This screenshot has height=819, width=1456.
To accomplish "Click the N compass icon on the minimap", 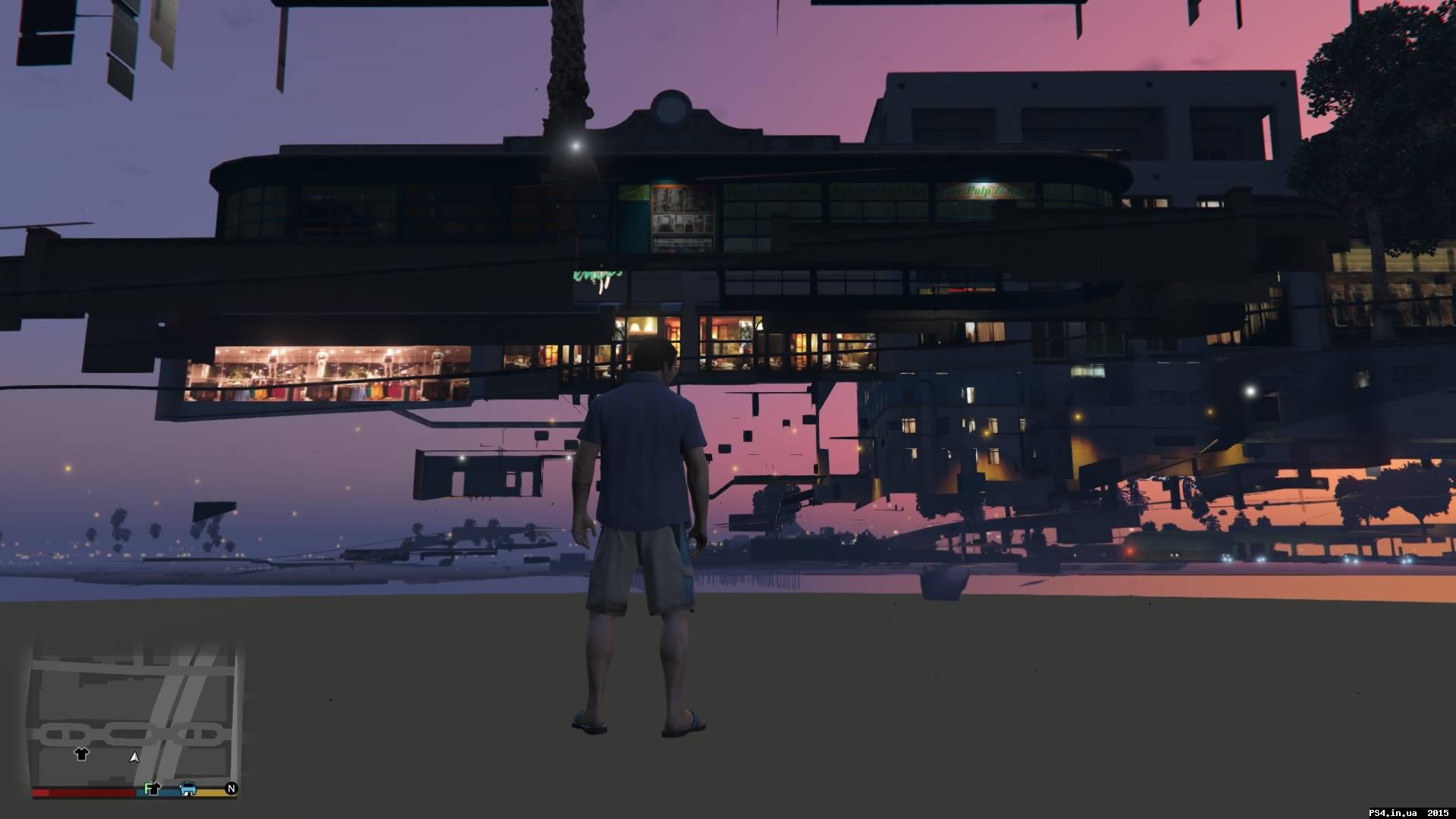I will click(x=231, y=788).
